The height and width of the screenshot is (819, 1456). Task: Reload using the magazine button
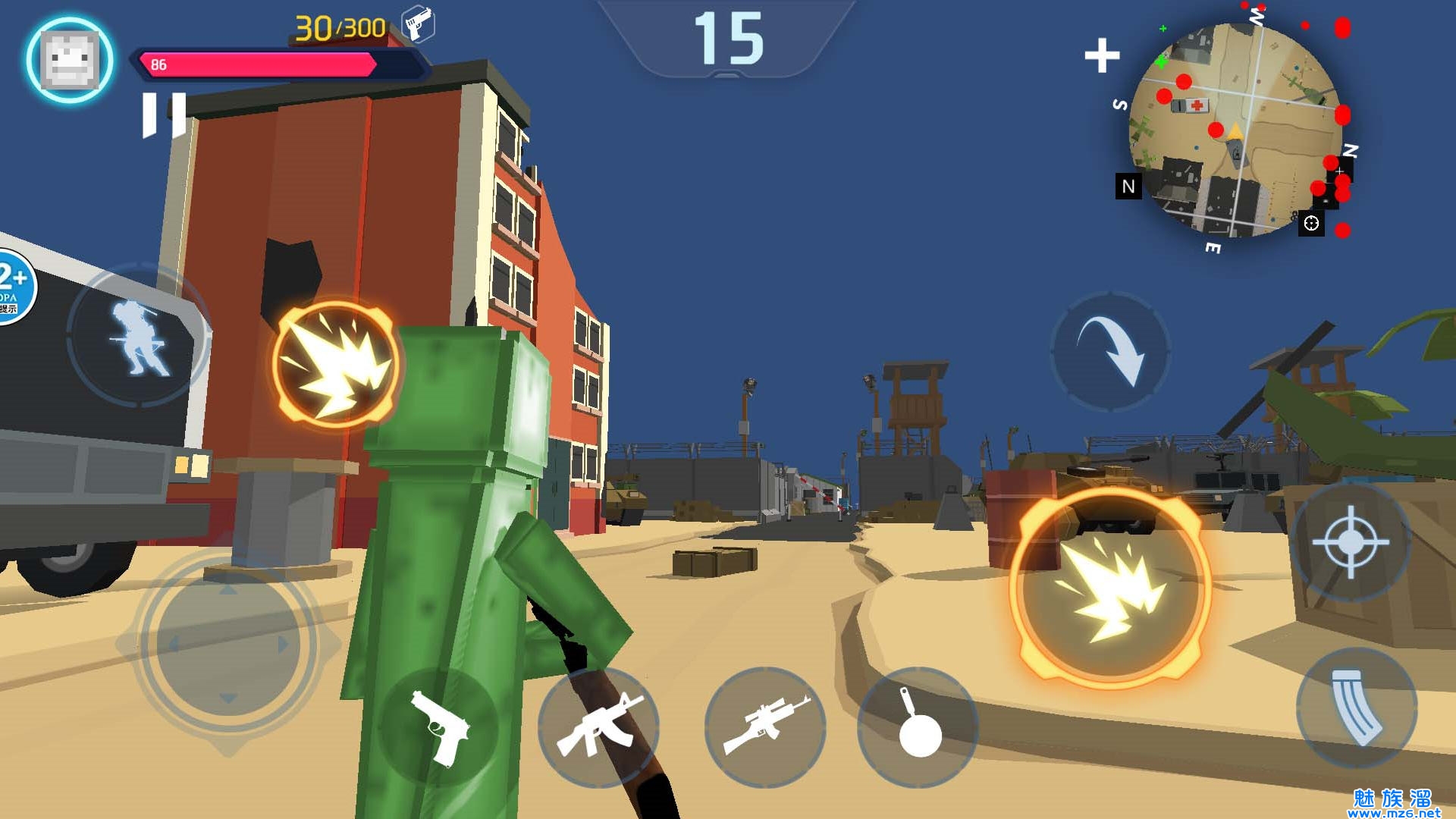1357,708
